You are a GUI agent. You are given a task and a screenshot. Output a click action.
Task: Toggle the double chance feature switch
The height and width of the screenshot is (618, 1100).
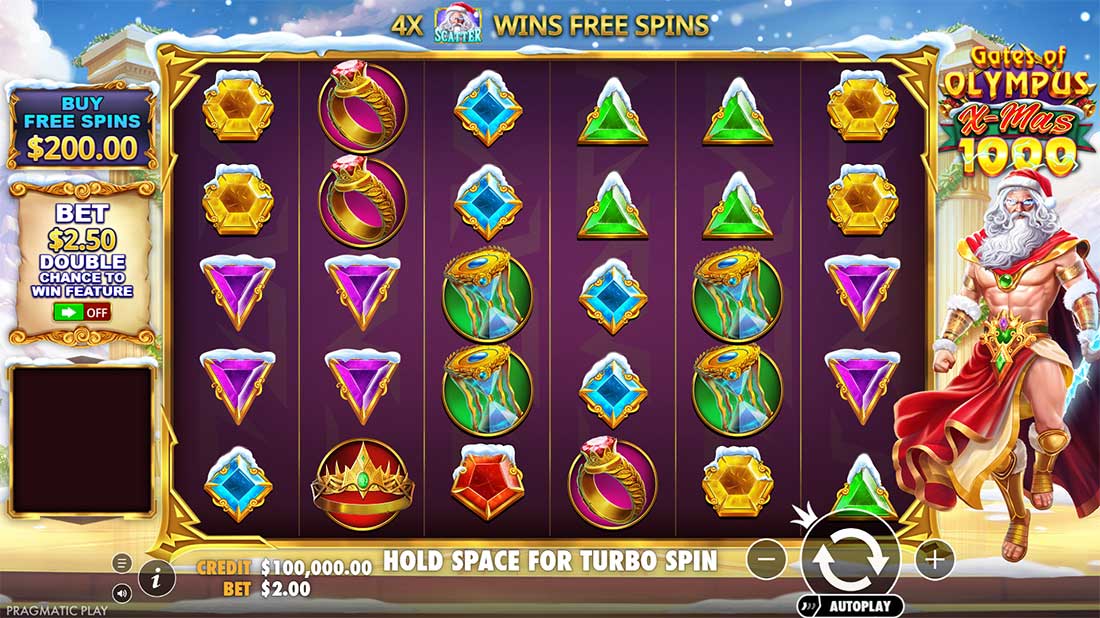(x=82, y=312)
